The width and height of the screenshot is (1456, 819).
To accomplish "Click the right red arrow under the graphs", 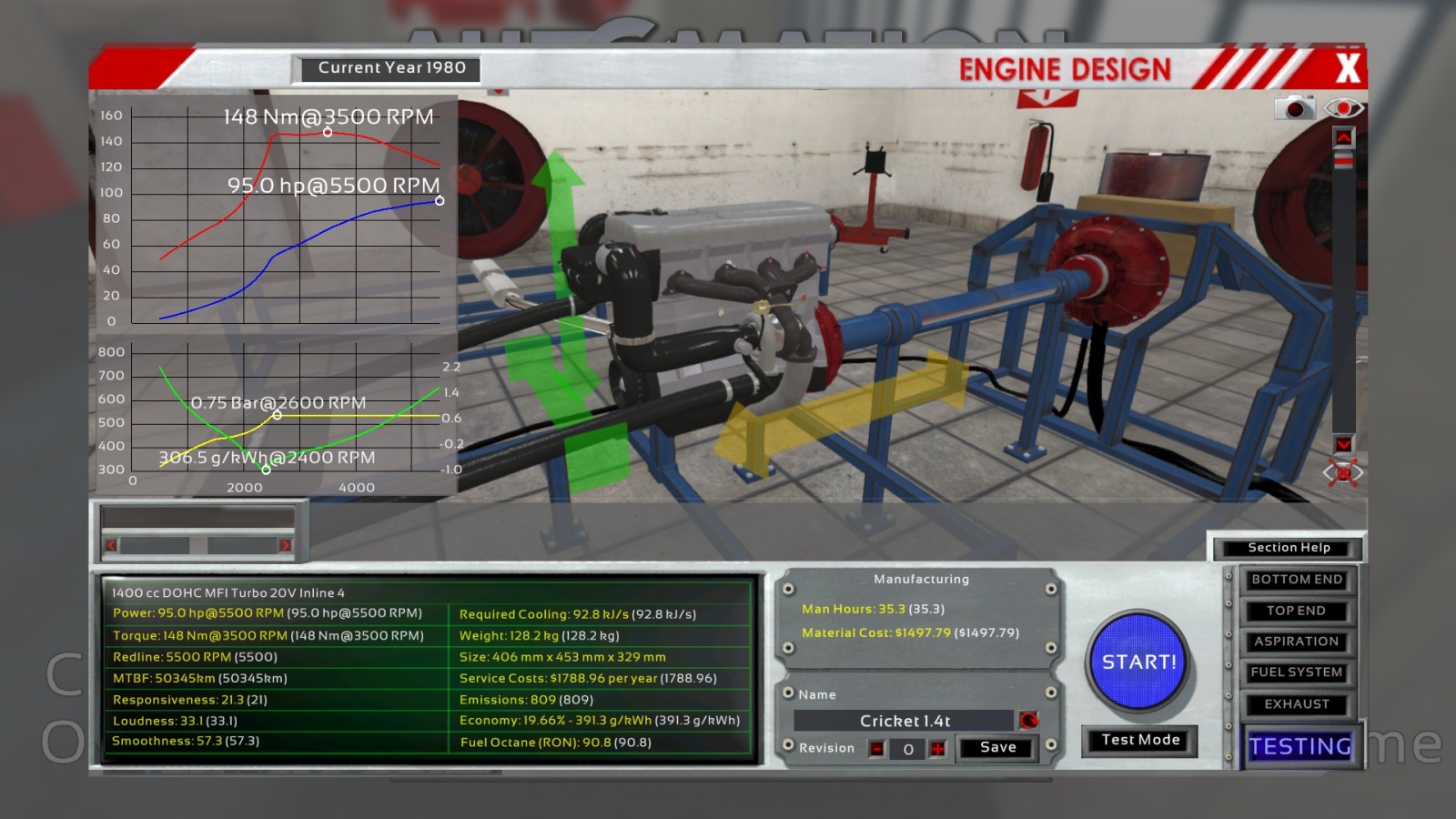I will click(x=285, y=545).
